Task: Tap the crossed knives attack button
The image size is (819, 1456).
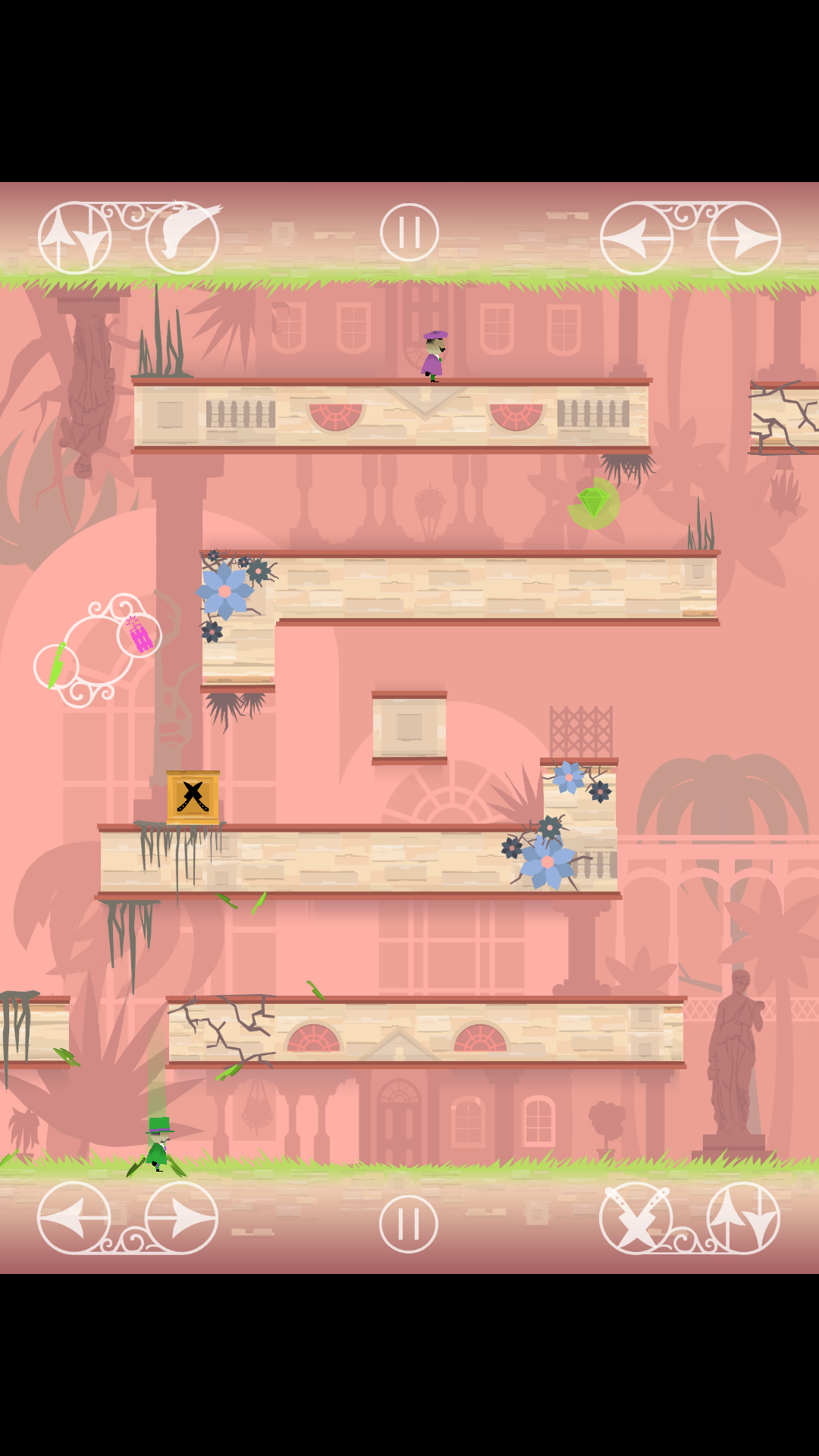Action: click(x=636, y=1218)
